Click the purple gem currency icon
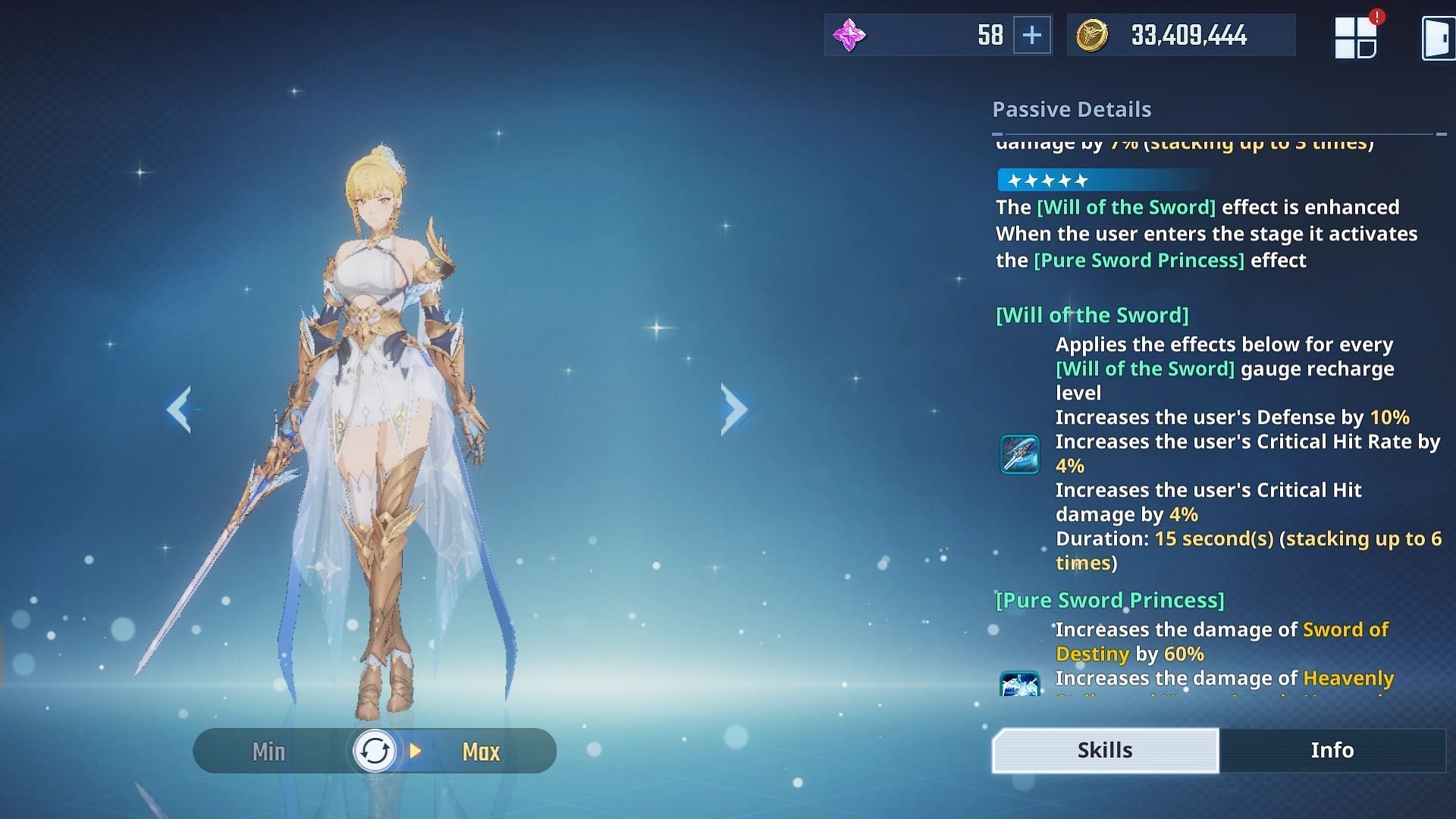1456x819 pixels. pos(849,36)
